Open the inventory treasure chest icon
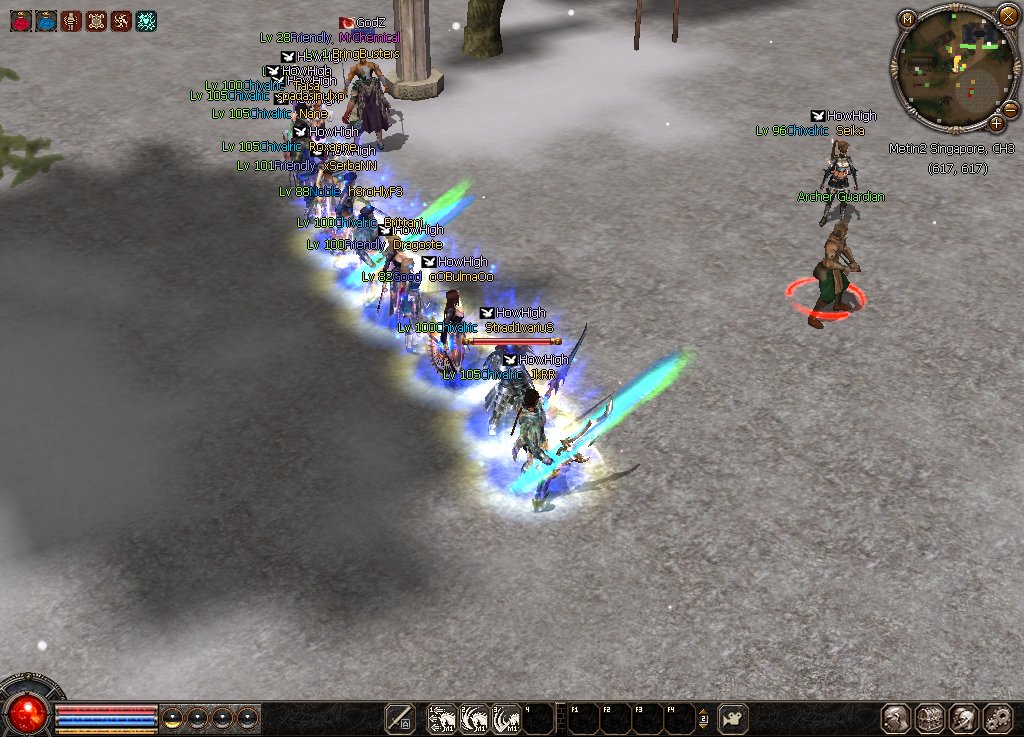 pyautogui.click(x=930, y=719)
